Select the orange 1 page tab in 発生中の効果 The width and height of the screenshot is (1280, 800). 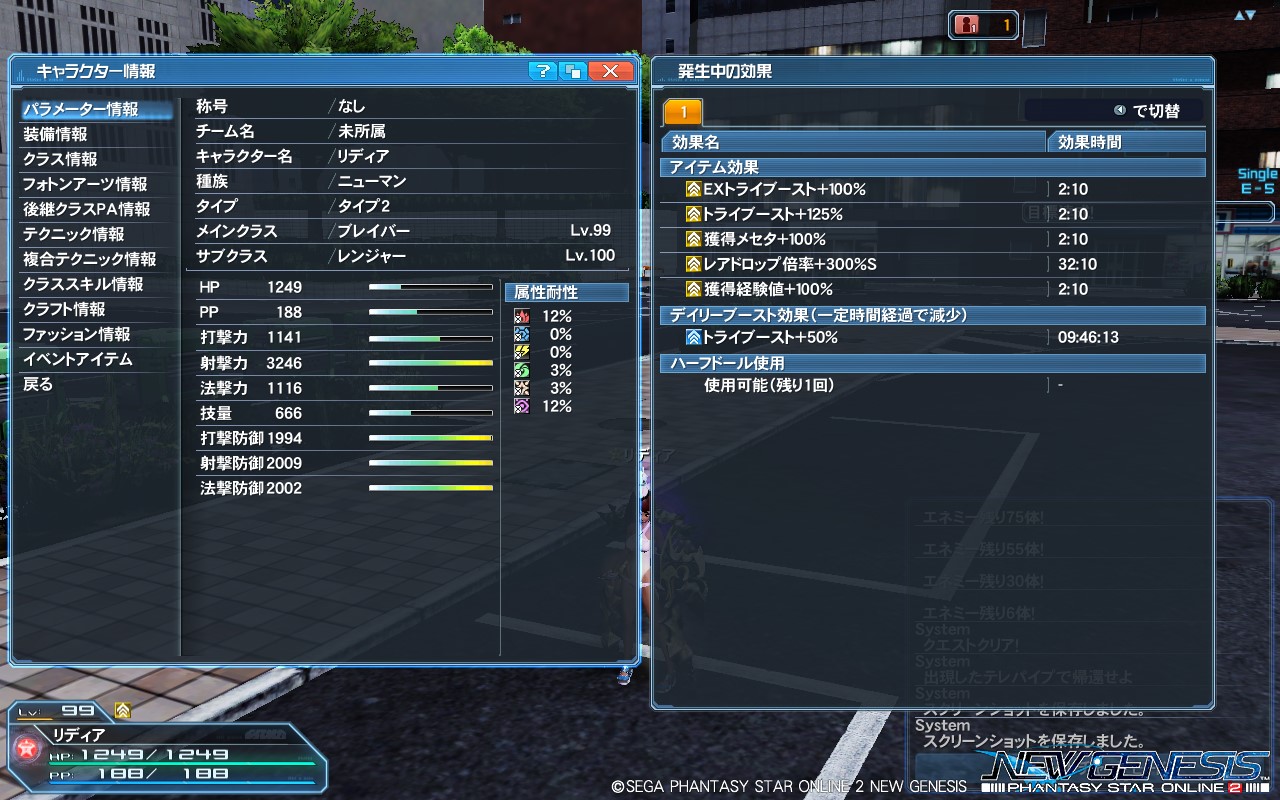[685, 110]
